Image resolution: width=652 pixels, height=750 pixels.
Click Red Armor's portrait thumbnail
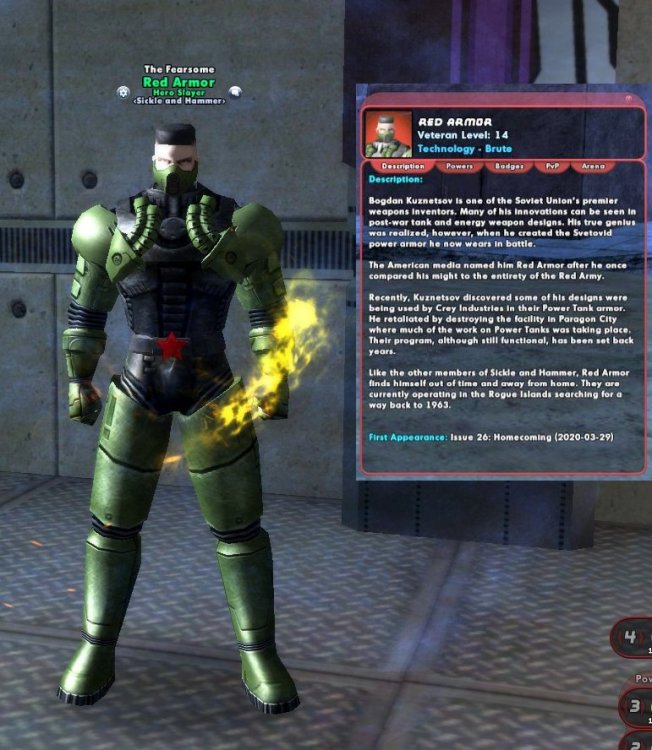(x=389, y=134)
